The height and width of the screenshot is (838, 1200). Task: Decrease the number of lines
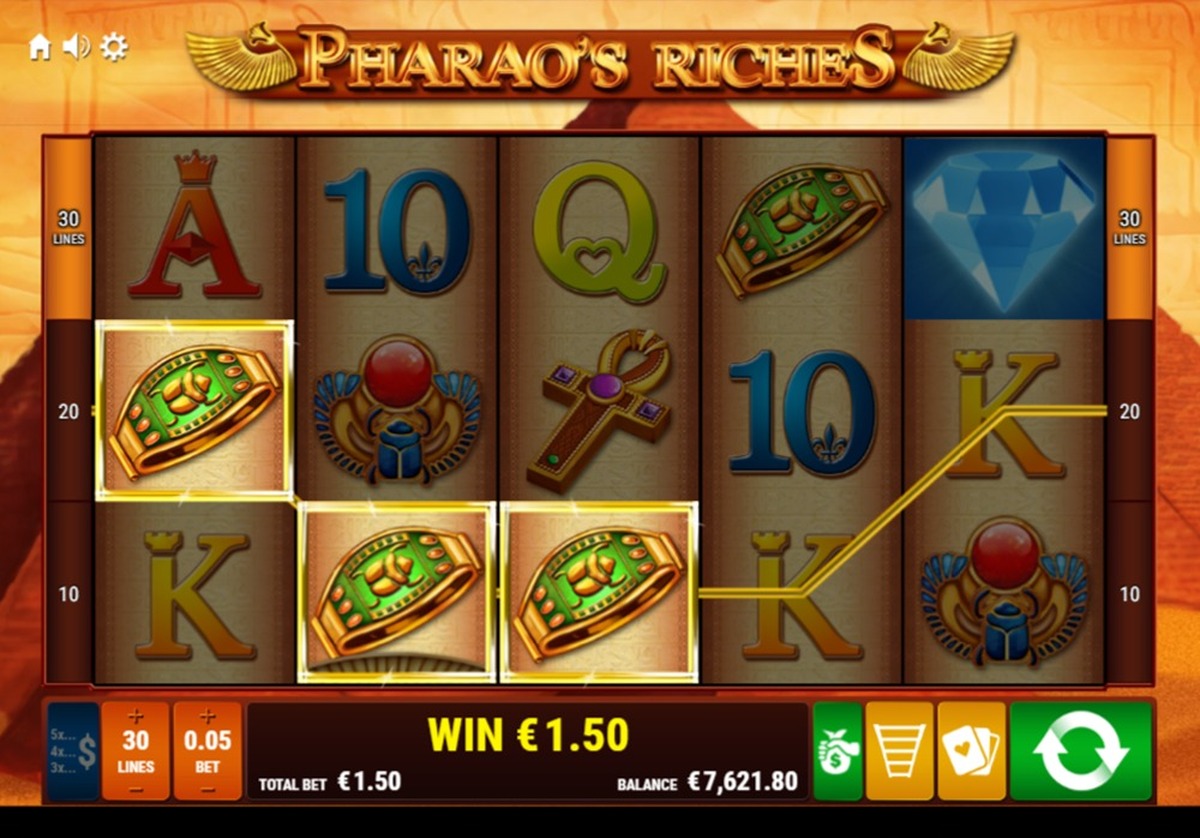point(136,789)
